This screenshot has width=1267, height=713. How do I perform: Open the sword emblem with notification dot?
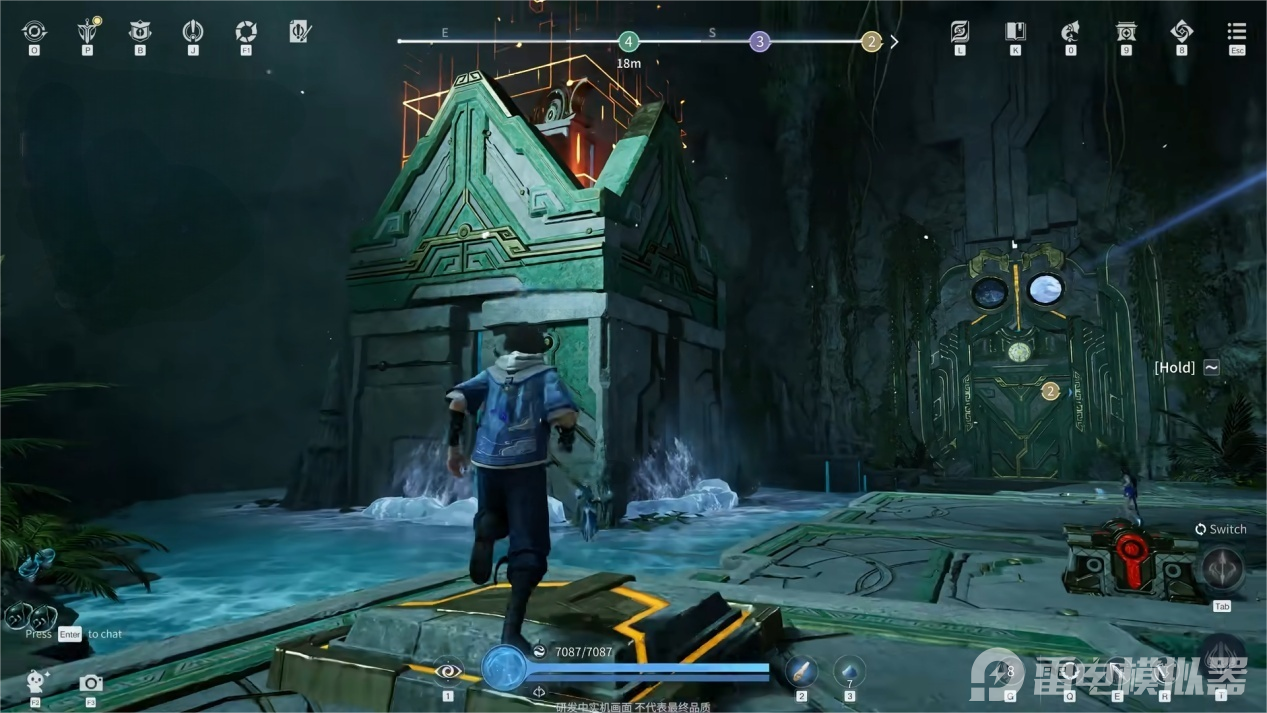[88, 32]
